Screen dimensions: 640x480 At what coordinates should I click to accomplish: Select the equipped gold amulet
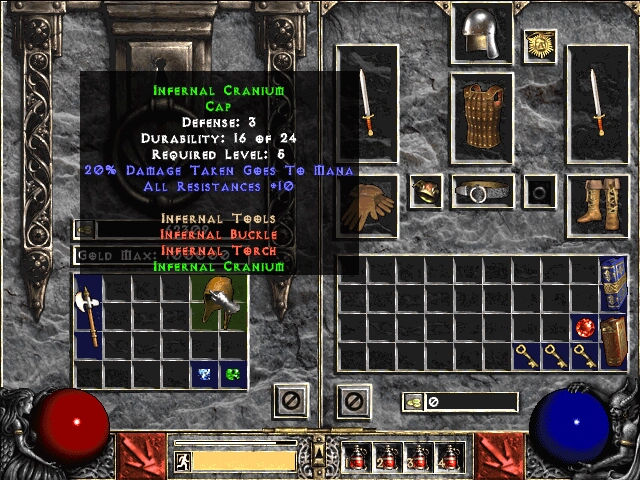(540, 46)
